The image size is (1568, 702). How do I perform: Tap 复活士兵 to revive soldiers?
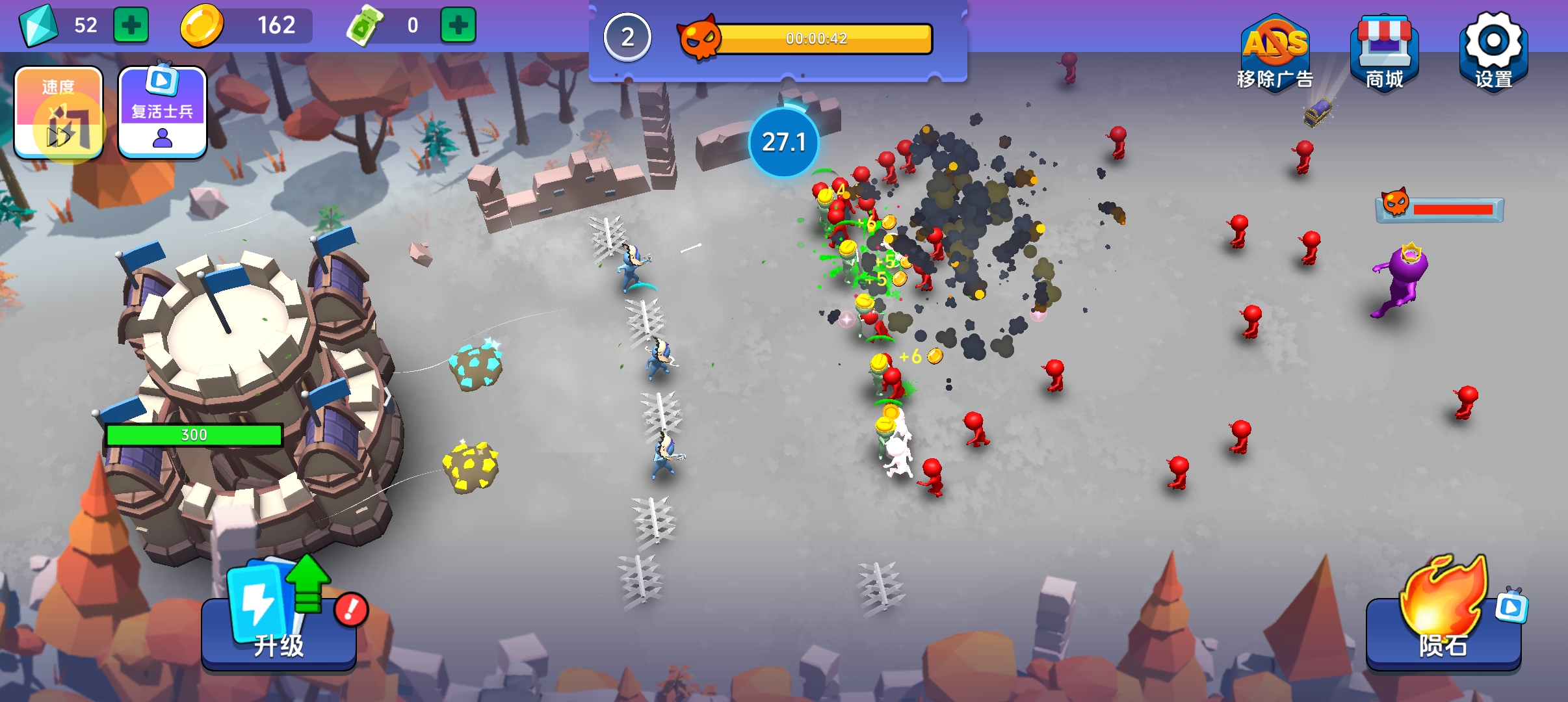163,113
